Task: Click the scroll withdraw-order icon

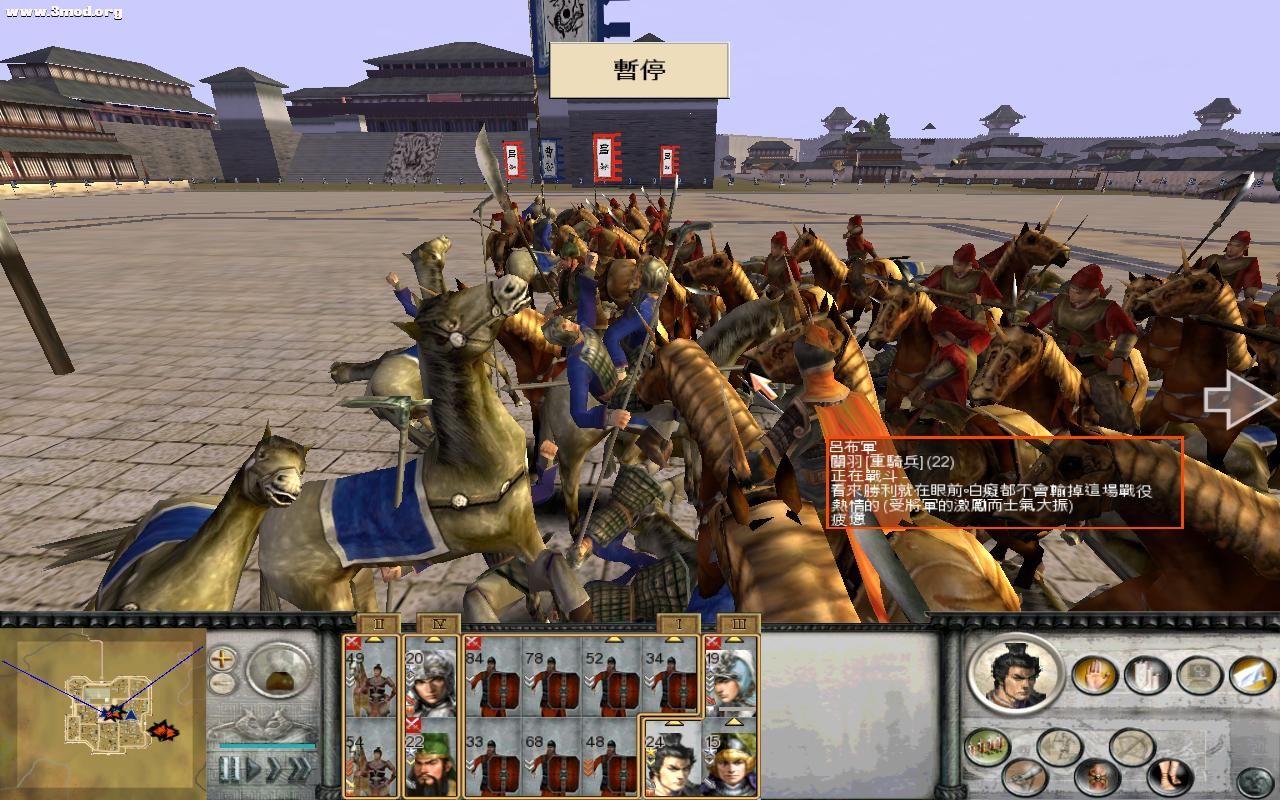Action: (x=1147, y=677)
